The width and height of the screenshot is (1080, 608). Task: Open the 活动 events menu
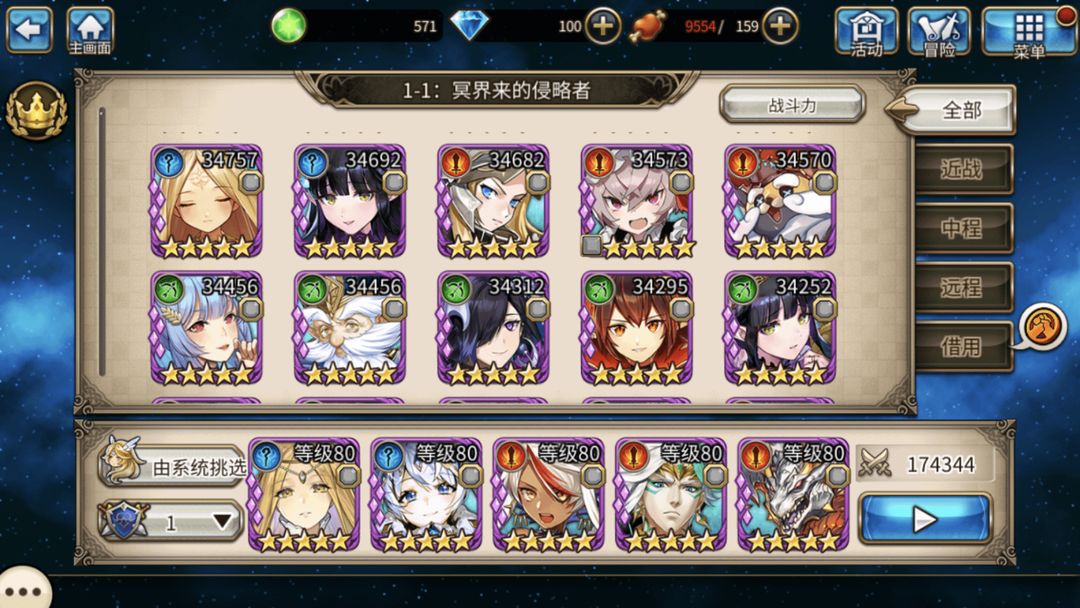point(866,31)
